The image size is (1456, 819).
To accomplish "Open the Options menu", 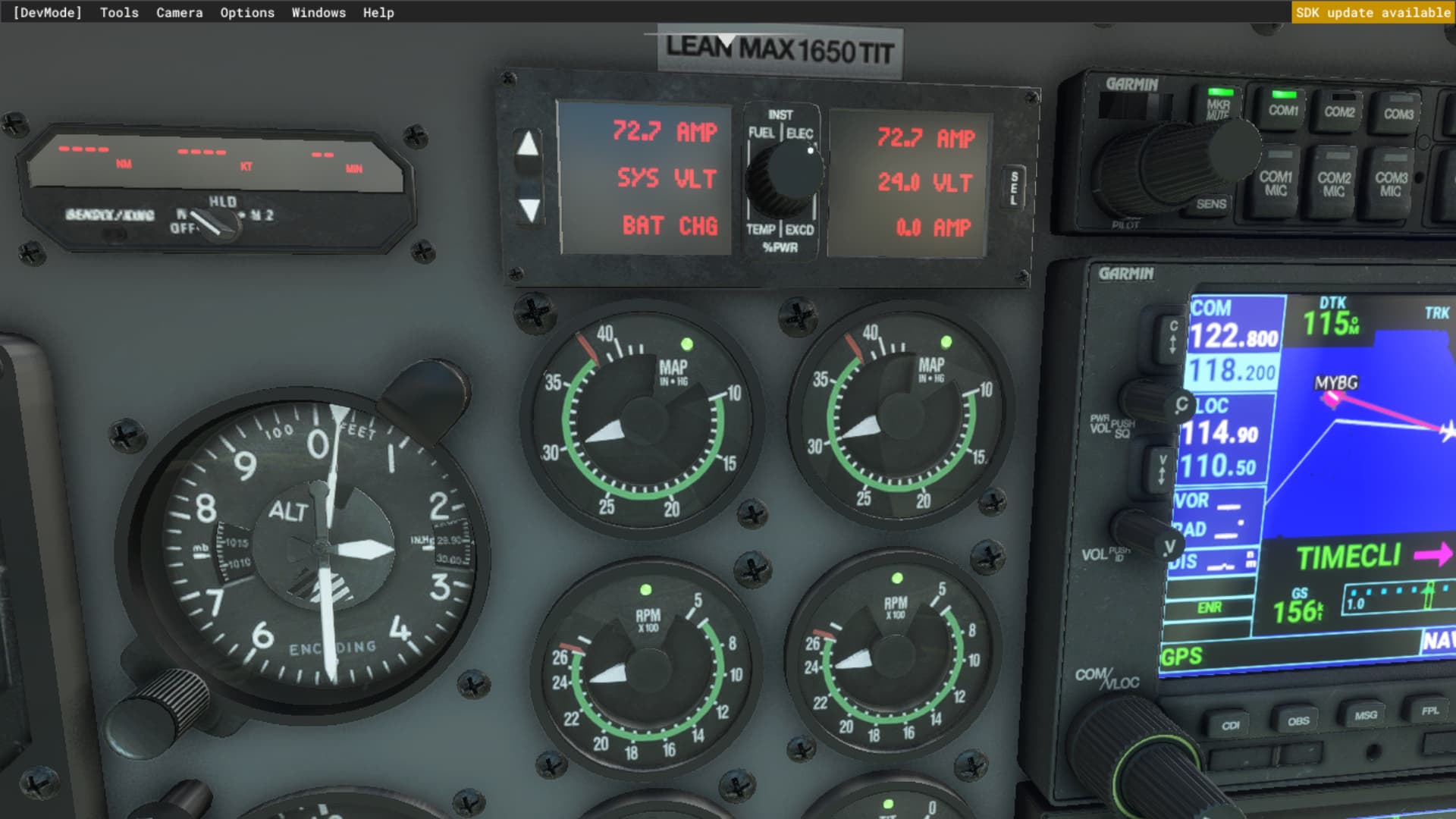I will point(246,12).
